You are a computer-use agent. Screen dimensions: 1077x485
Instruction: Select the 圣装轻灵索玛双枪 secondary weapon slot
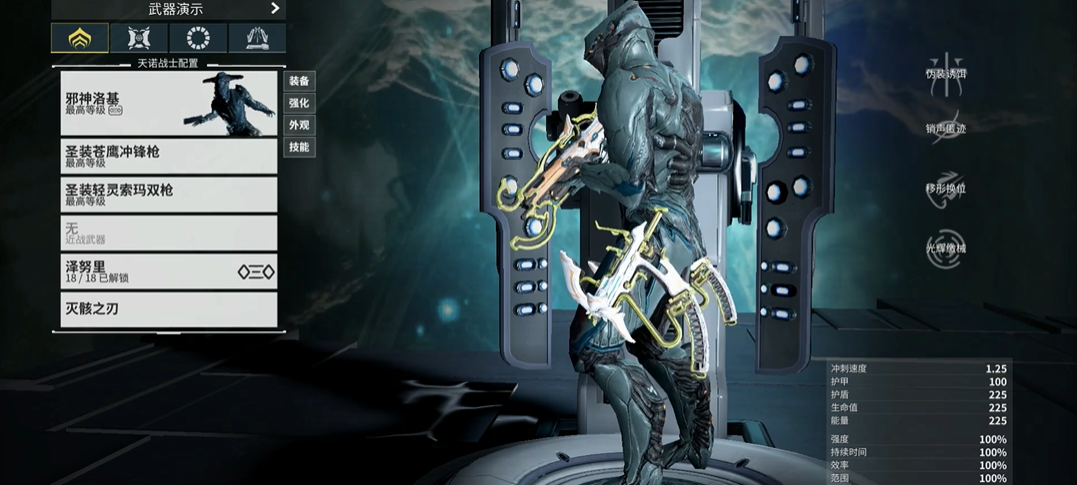point(168,194)
